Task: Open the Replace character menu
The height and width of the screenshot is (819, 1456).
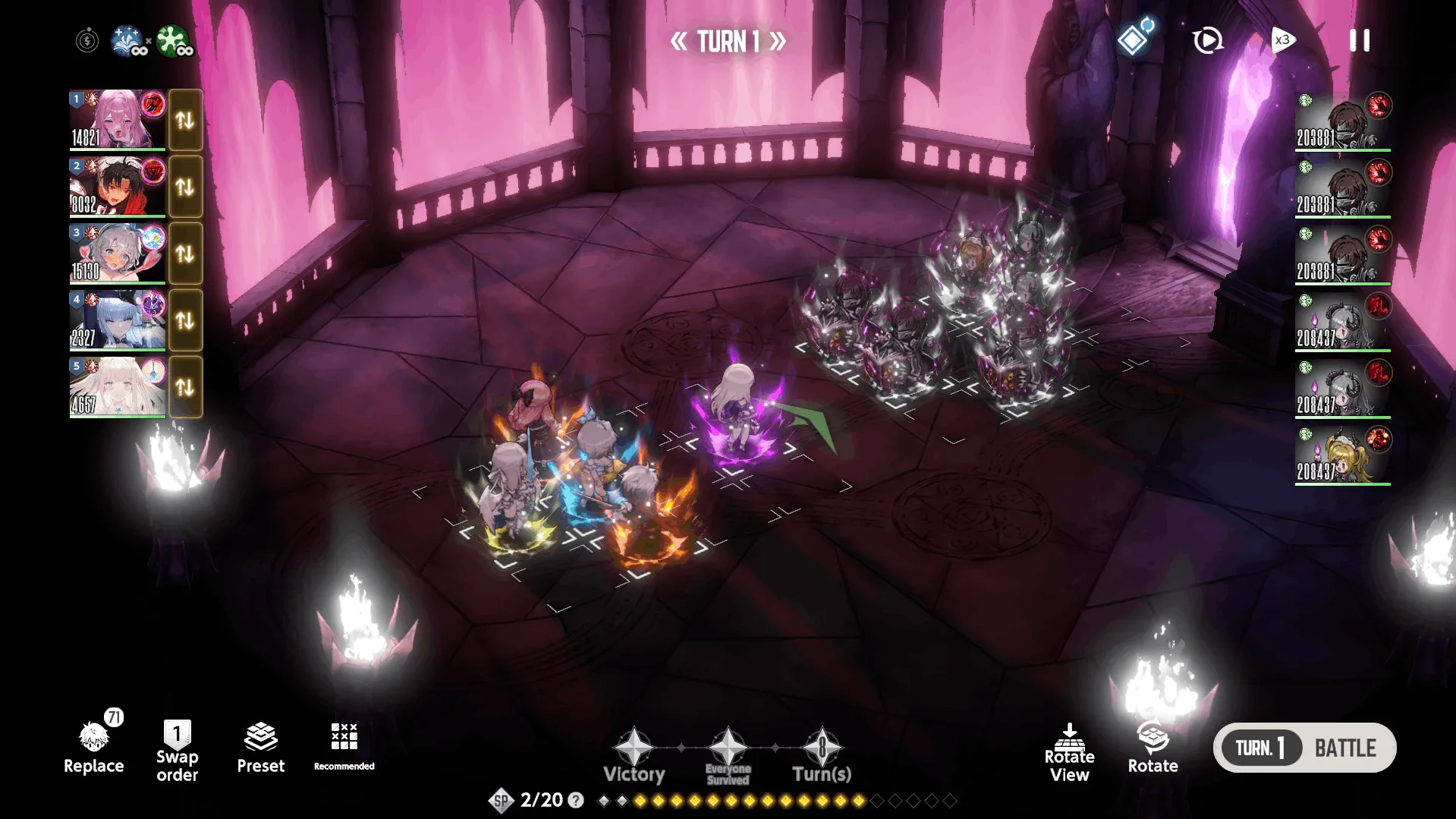Action: 93,748
